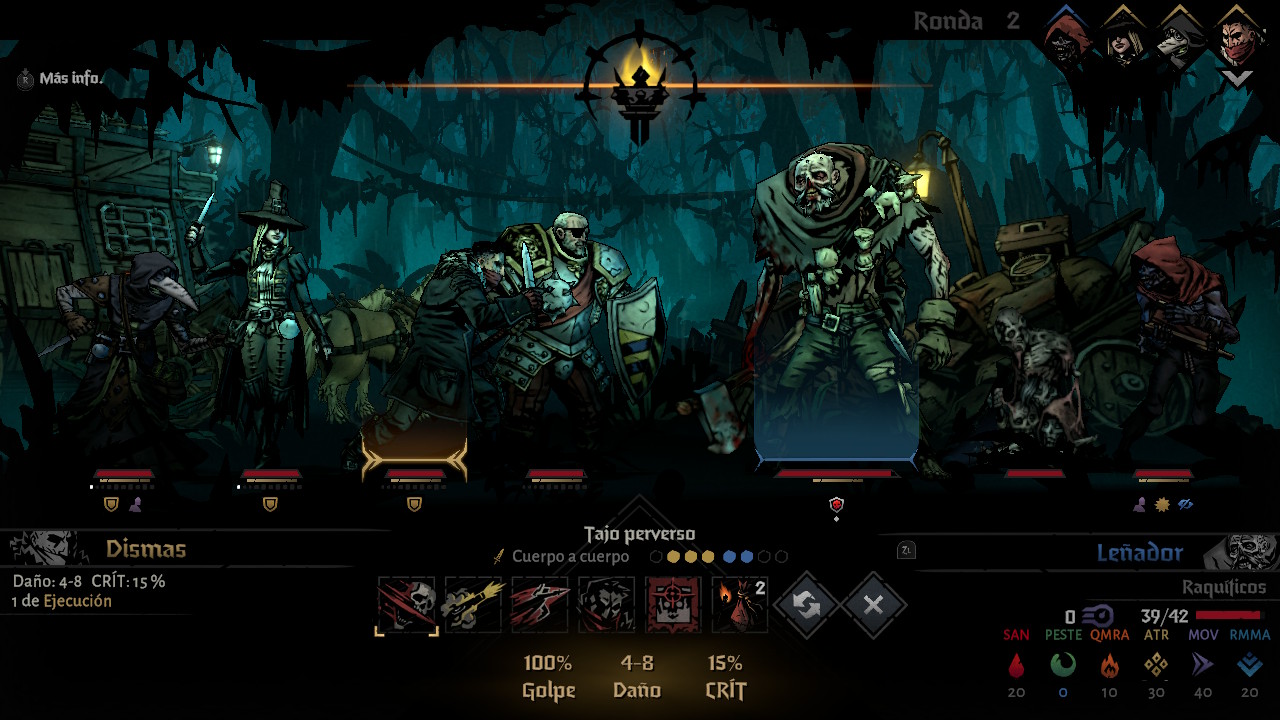The image size is (1280, 720).
Task: Select the Tajo perverso skull slash skill
Action: [407, 604]
